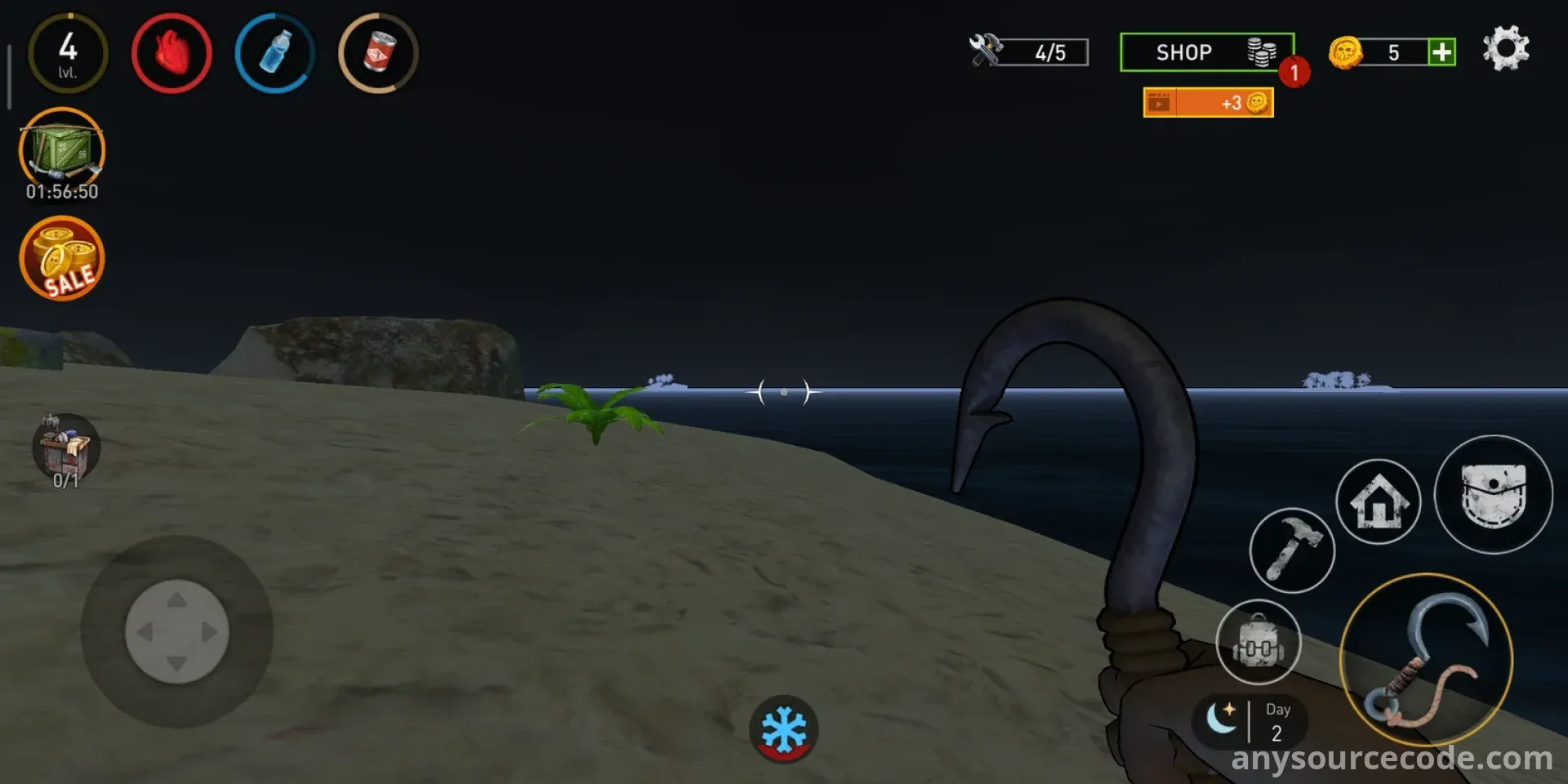This screenshot has width=1568, height=784.
Task: Tap the house home button
Action: 1379,501
